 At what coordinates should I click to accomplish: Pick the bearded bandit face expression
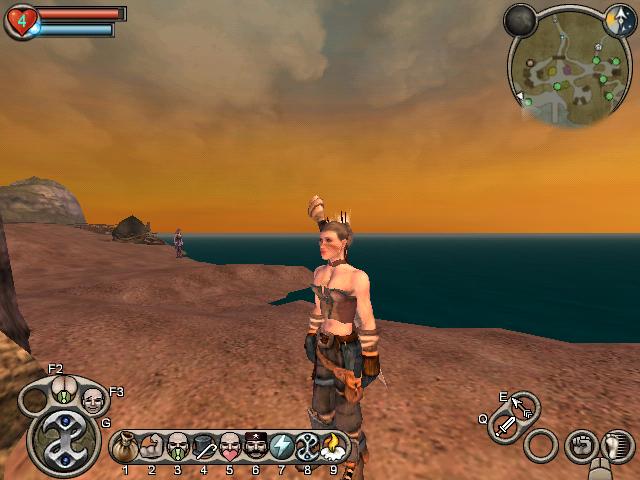click(x=256, y=446)
